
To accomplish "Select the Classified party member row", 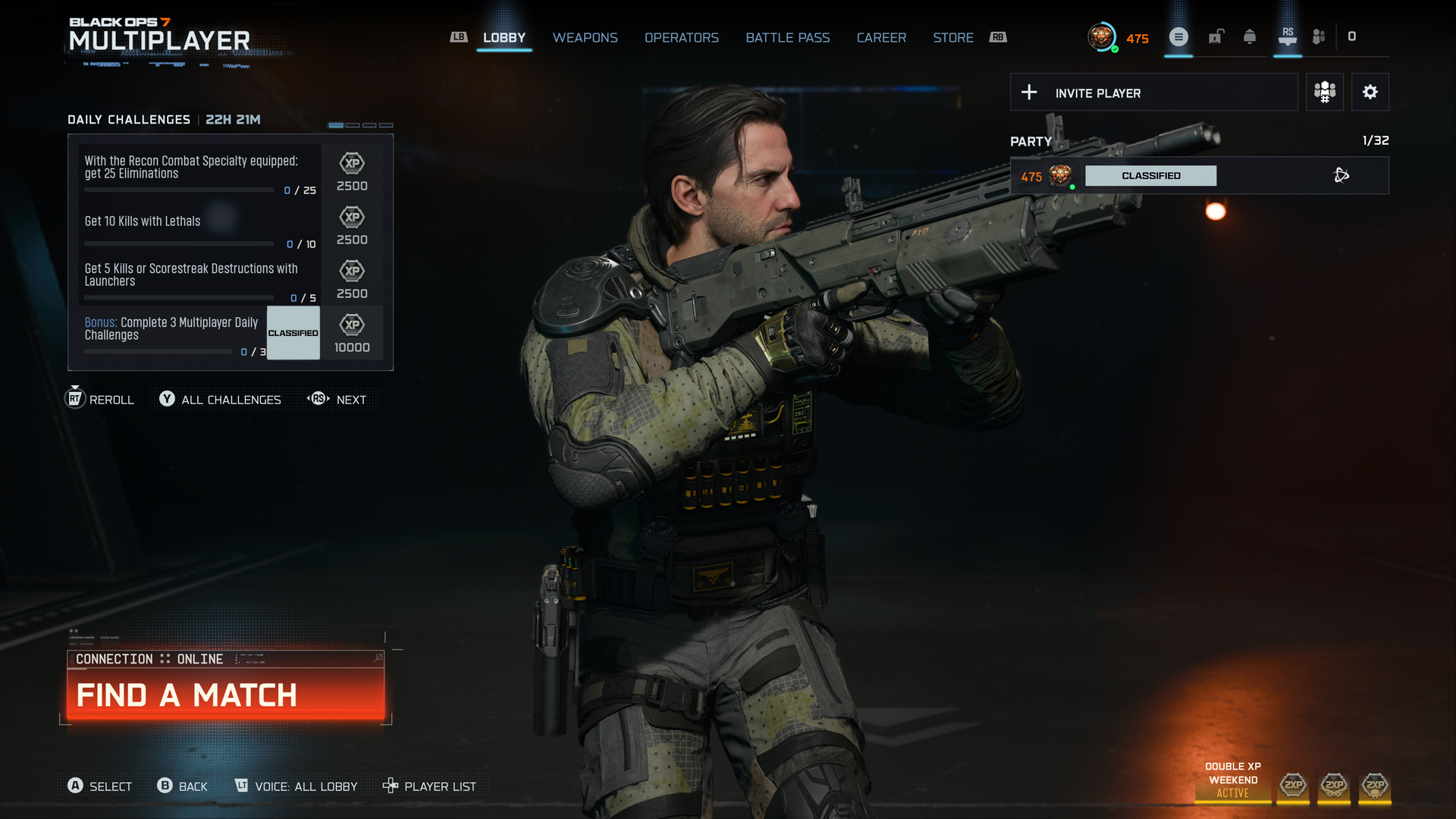I will pos(1199,176).
